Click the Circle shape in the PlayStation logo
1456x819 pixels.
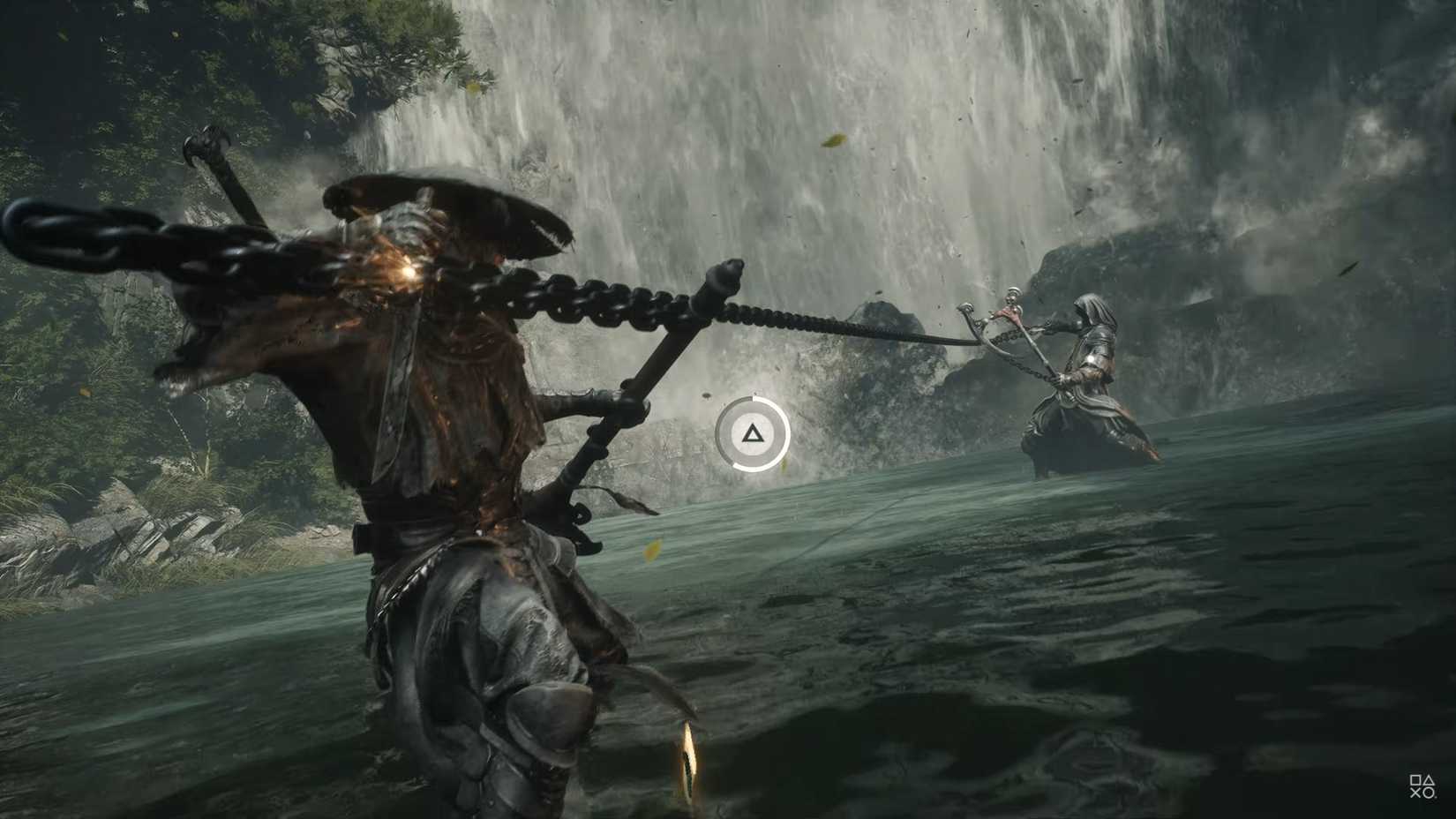click(1429, 793)
